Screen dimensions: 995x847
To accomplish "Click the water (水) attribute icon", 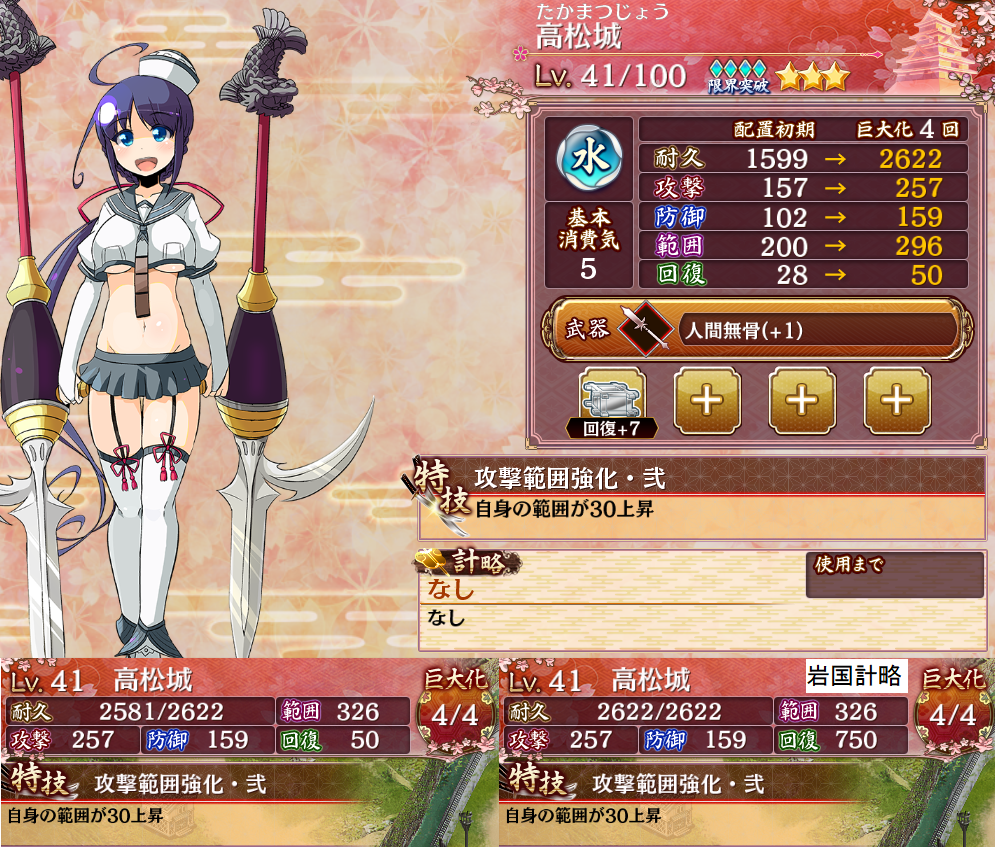I will pos(588,159).
